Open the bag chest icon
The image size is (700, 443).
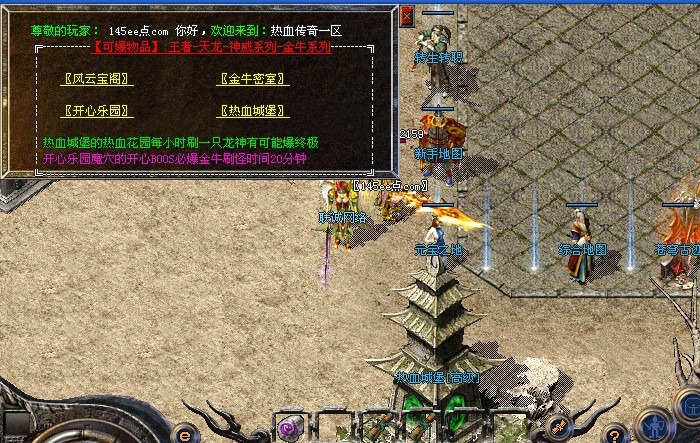pos(688,406)
